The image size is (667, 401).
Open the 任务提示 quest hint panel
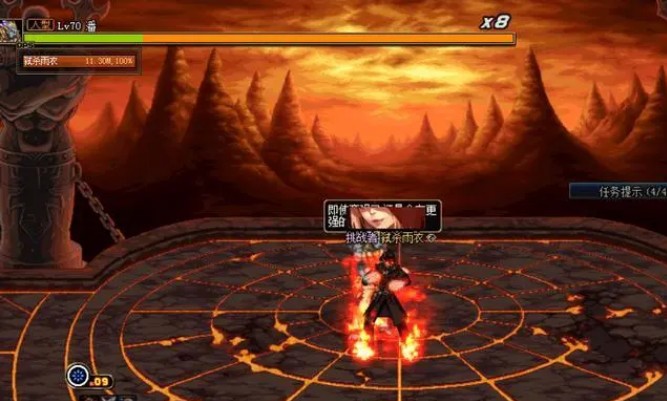point(618,190)
